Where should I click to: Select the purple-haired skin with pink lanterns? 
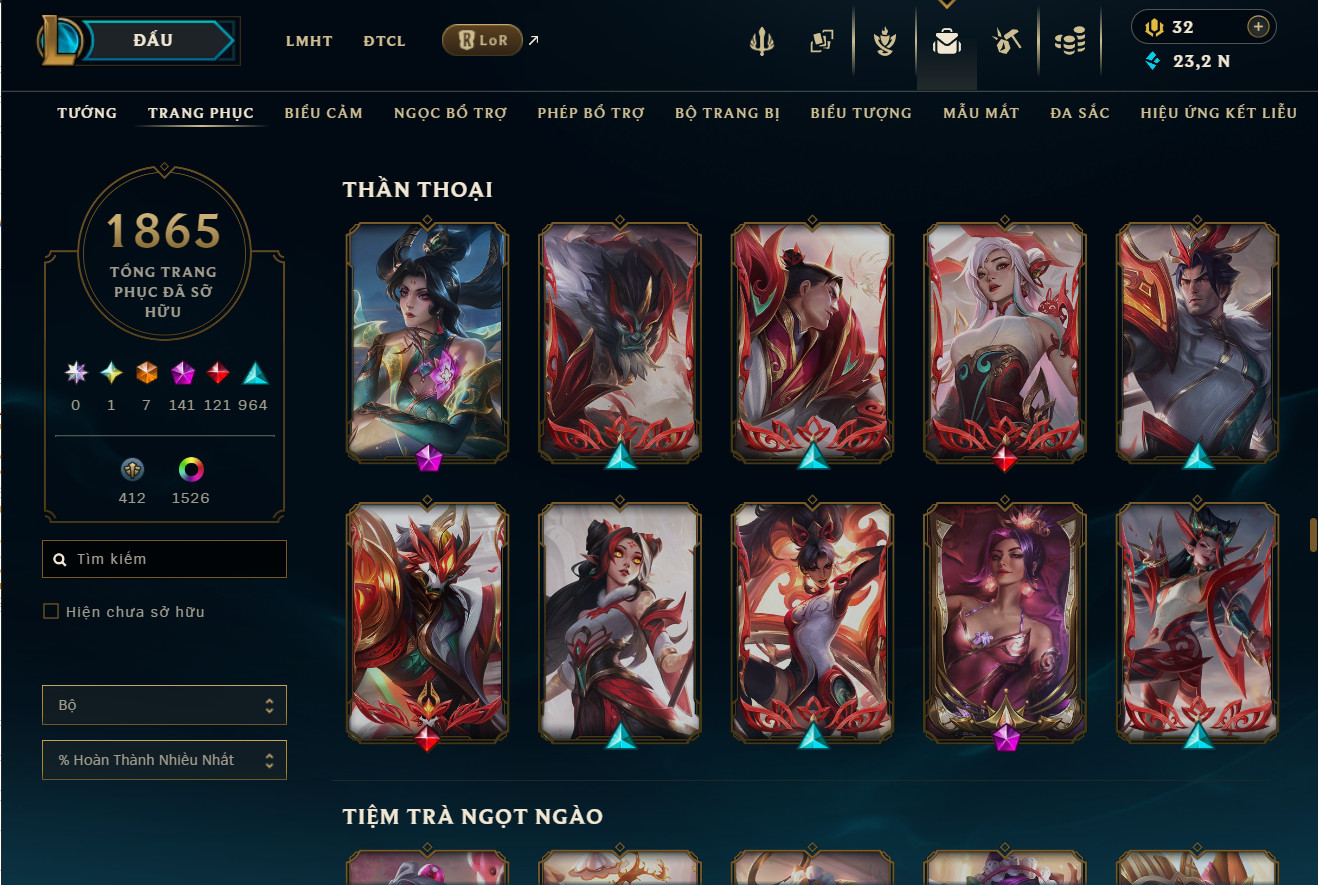pyautogui.click(x=1005, y=621)
